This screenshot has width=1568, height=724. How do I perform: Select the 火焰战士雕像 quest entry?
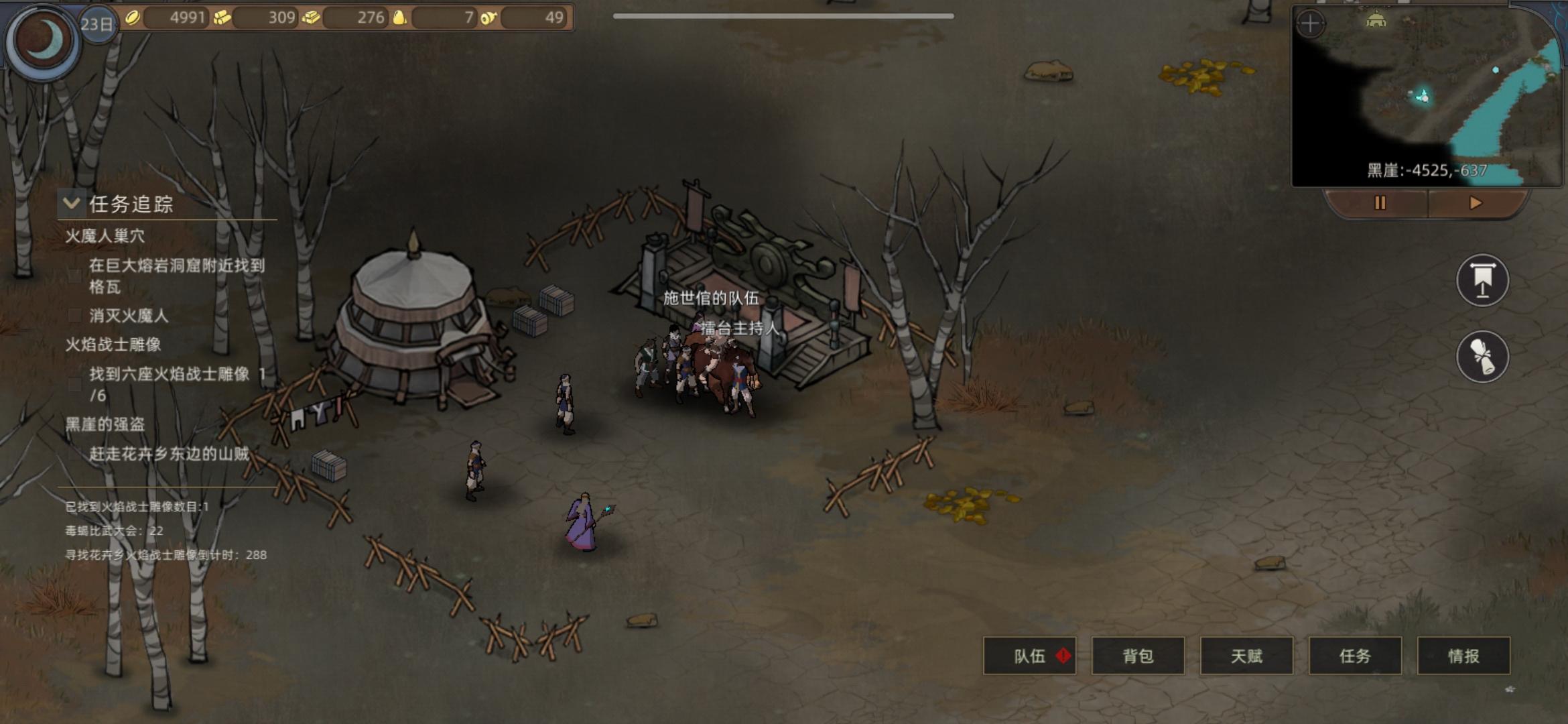click(113, 345)
